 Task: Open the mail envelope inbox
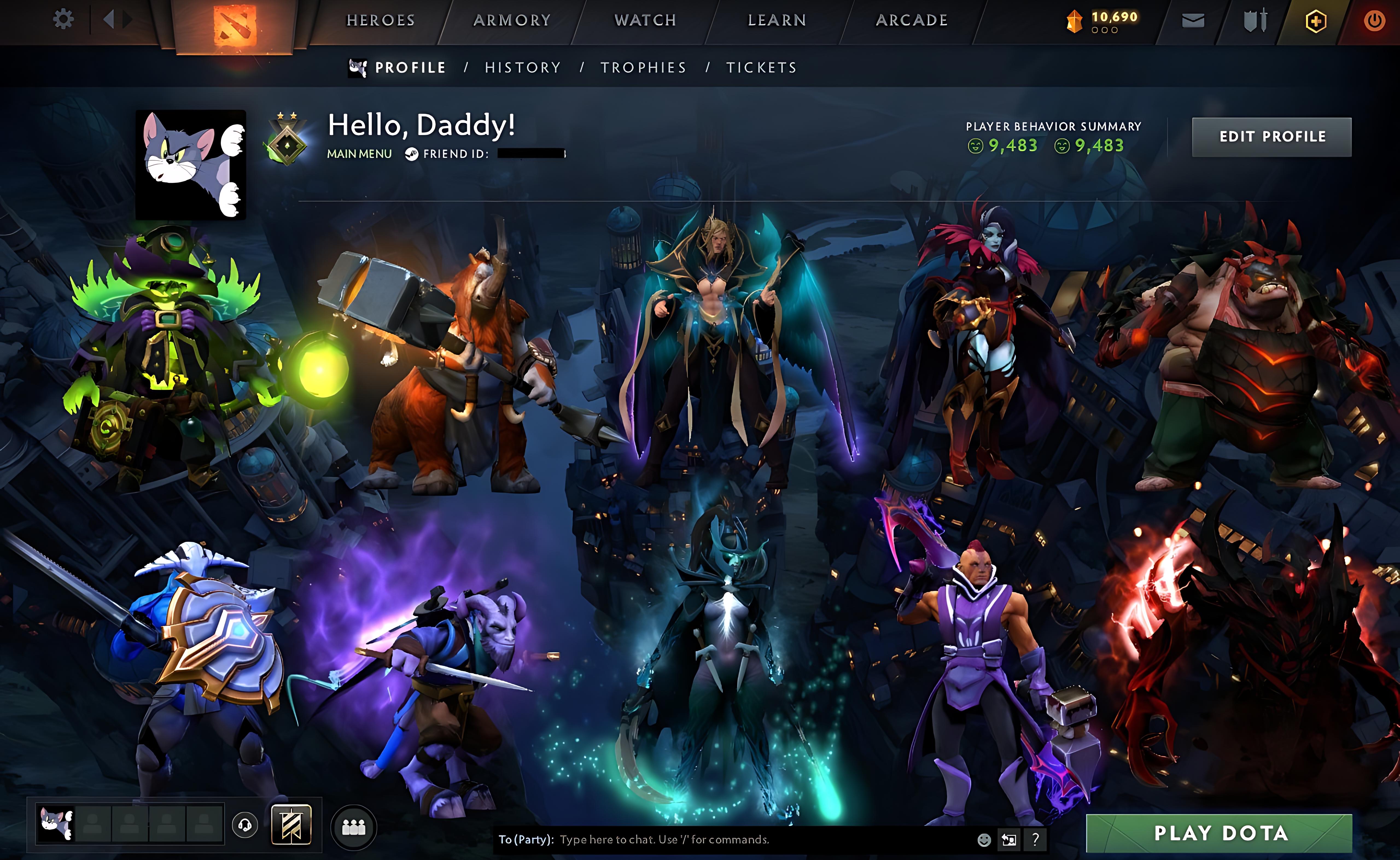1193,21
